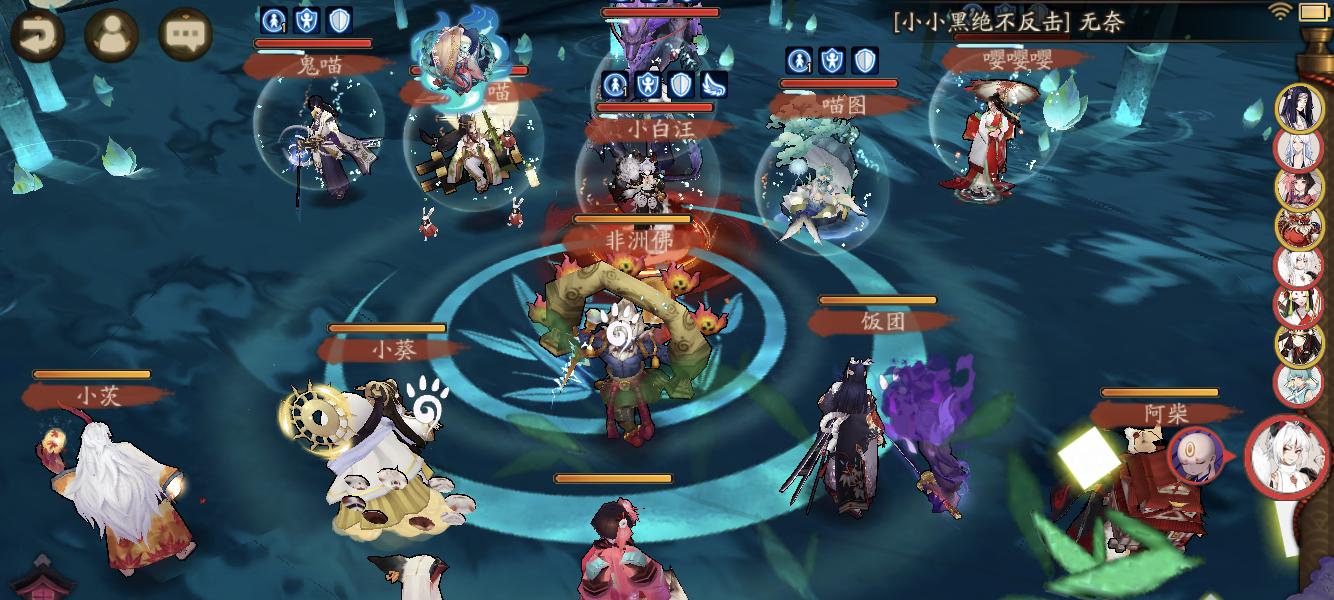The width and height of the screenshot is (1334, 600).
Task: Select the red-armored portrait in the turn order
Action: [x=1299, y=227]
